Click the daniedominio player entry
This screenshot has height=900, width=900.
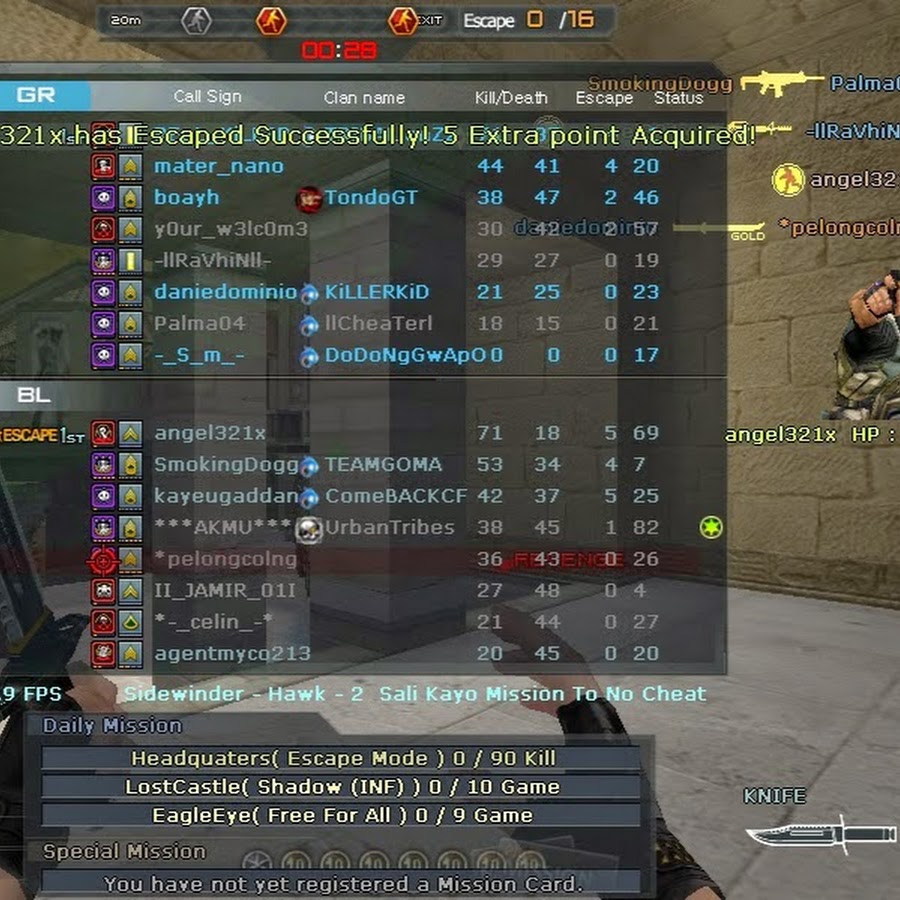(225, 292)
